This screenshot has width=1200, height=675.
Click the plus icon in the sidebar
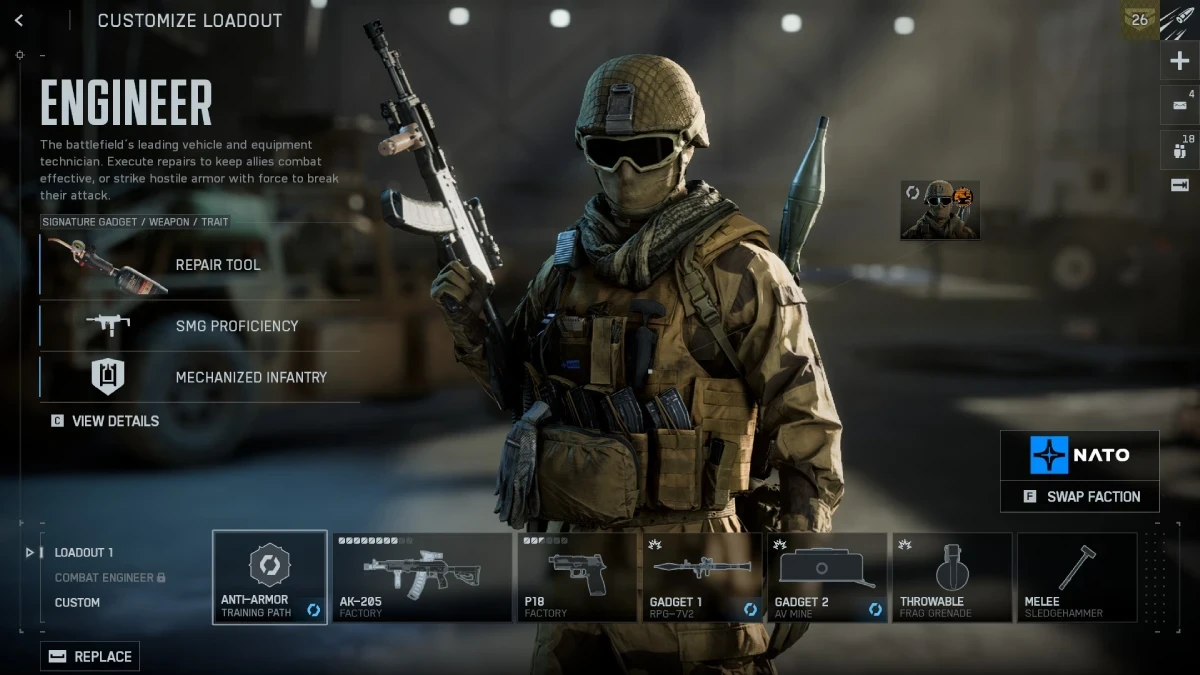(x=1179, y=61)
